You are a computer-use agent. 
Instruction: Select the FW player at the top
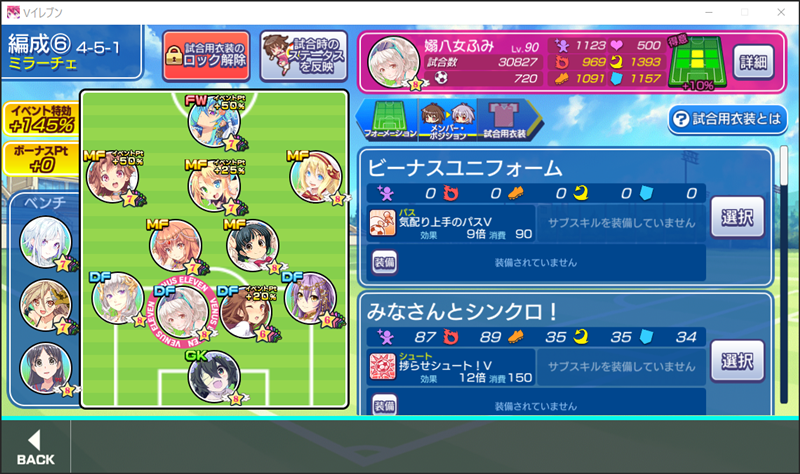(214, 123)
